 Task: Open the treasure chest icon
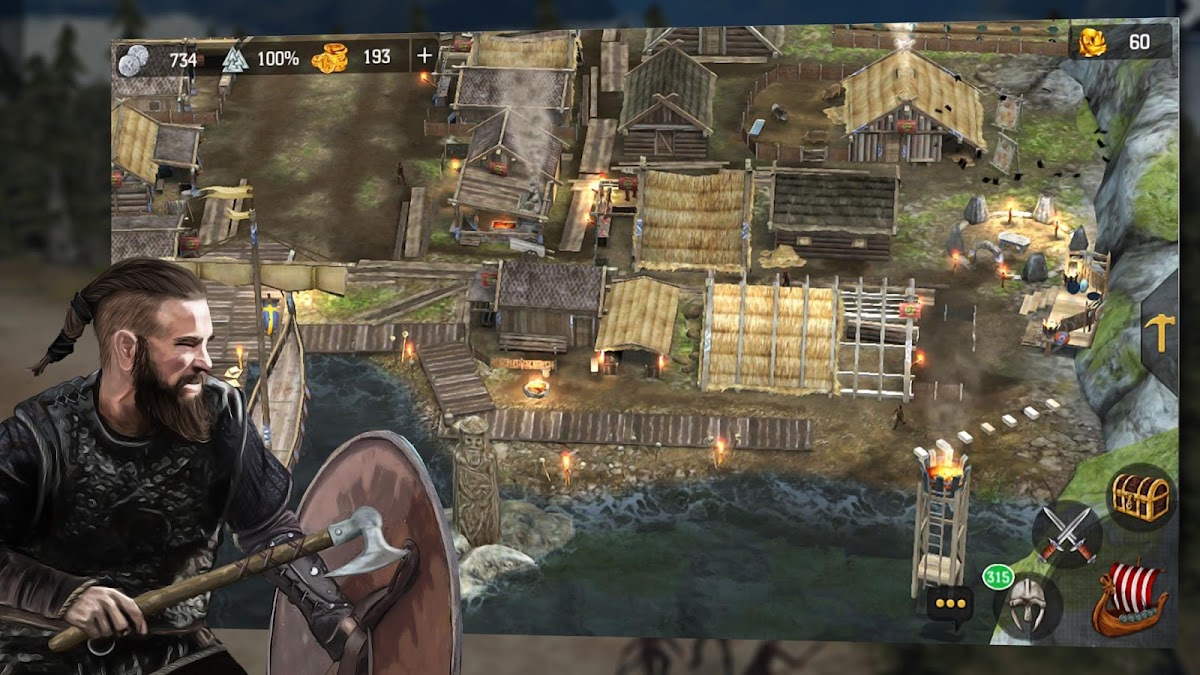(x=1141, y=497)
